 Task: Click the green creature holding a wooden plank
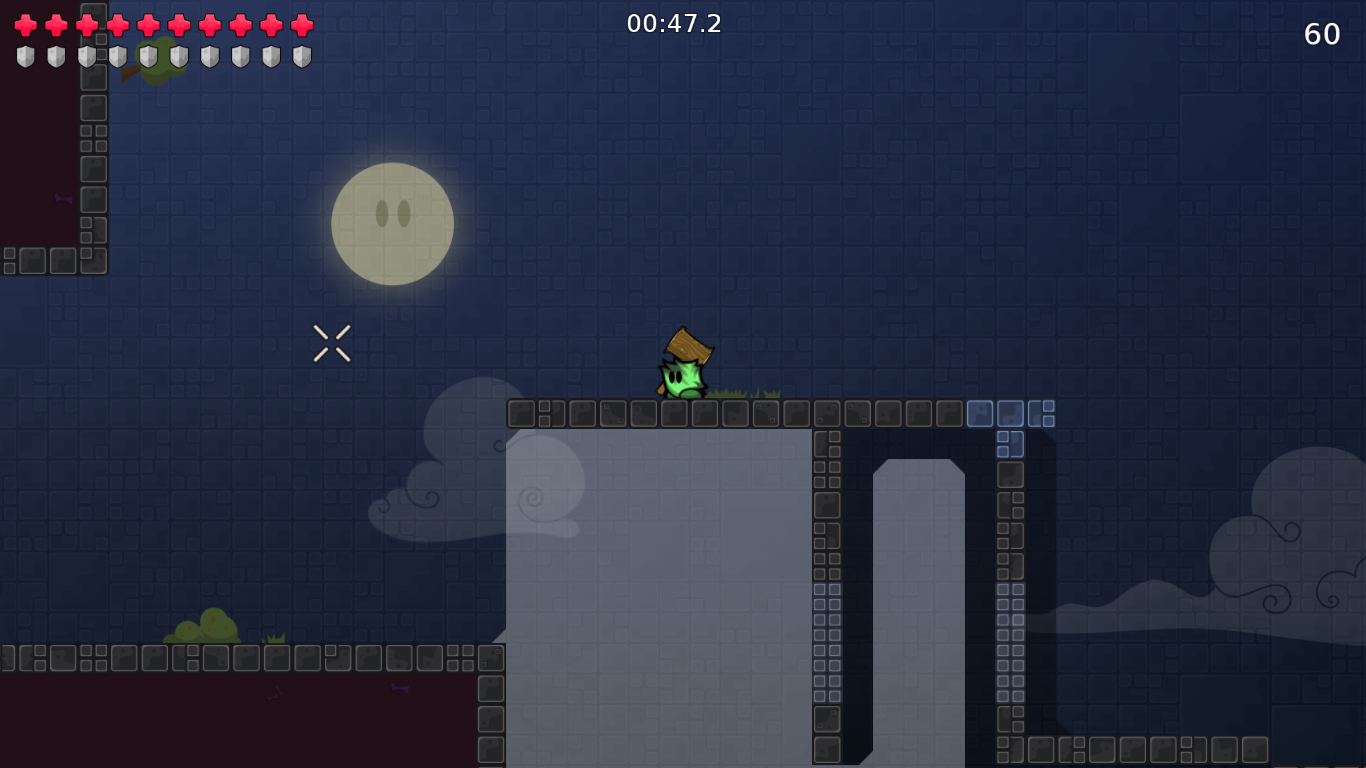685,375
